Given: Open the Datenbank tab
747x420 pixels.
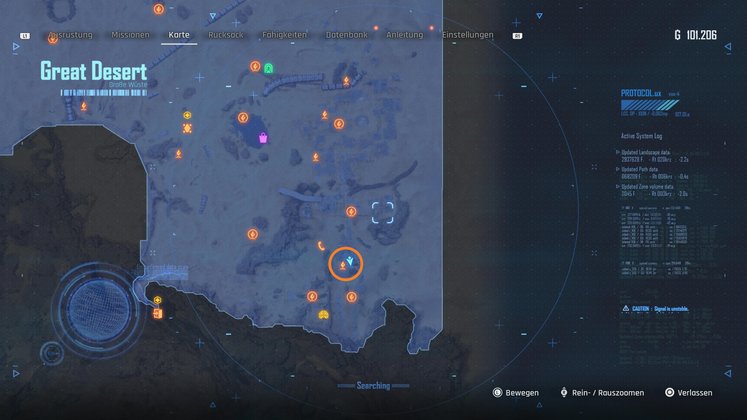Looking at the screenshot, I should (x=346, y=35).
